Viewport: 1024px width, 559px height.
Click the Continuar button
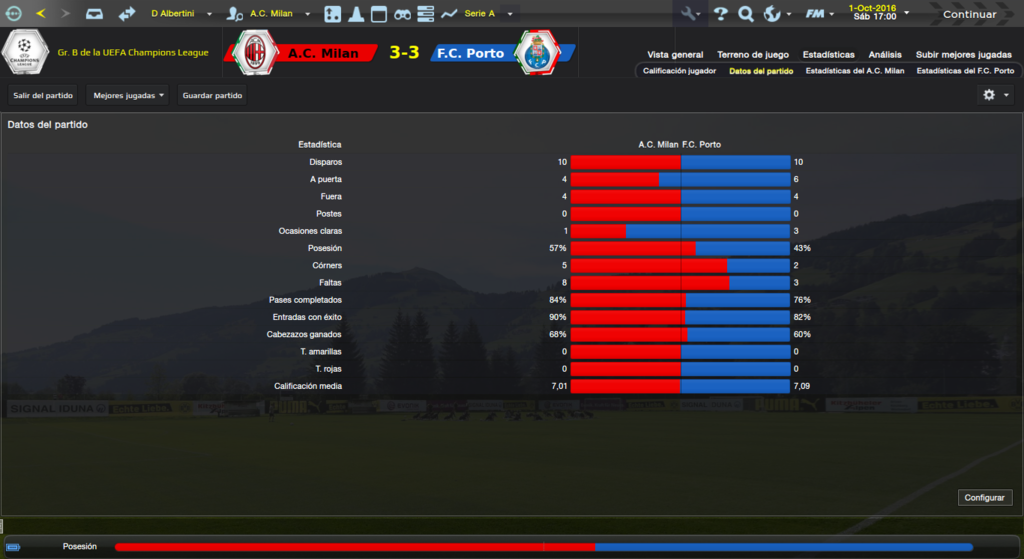coord(969,14)
